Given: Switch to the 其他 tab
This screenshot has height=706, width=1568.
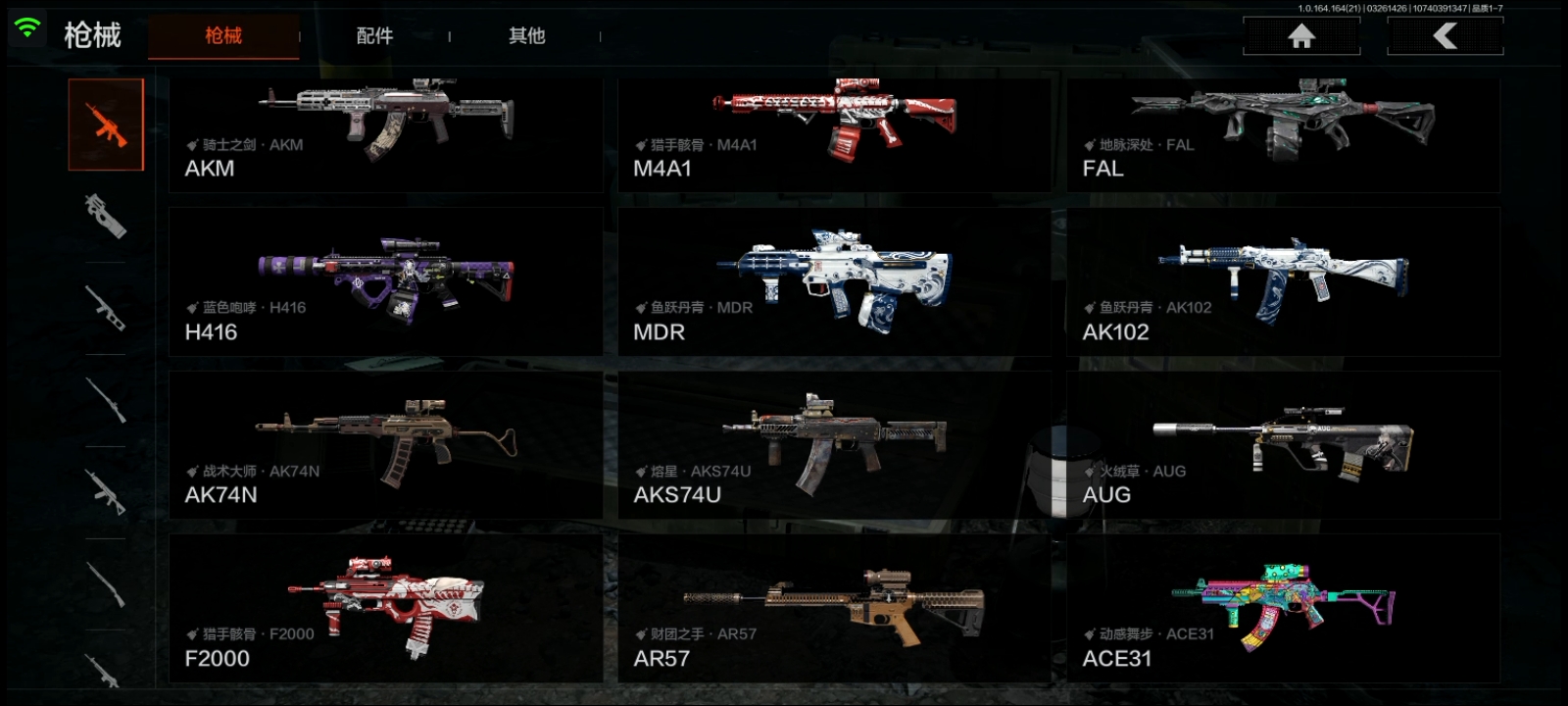Looking at the screenshot, I should coord(526,36).
